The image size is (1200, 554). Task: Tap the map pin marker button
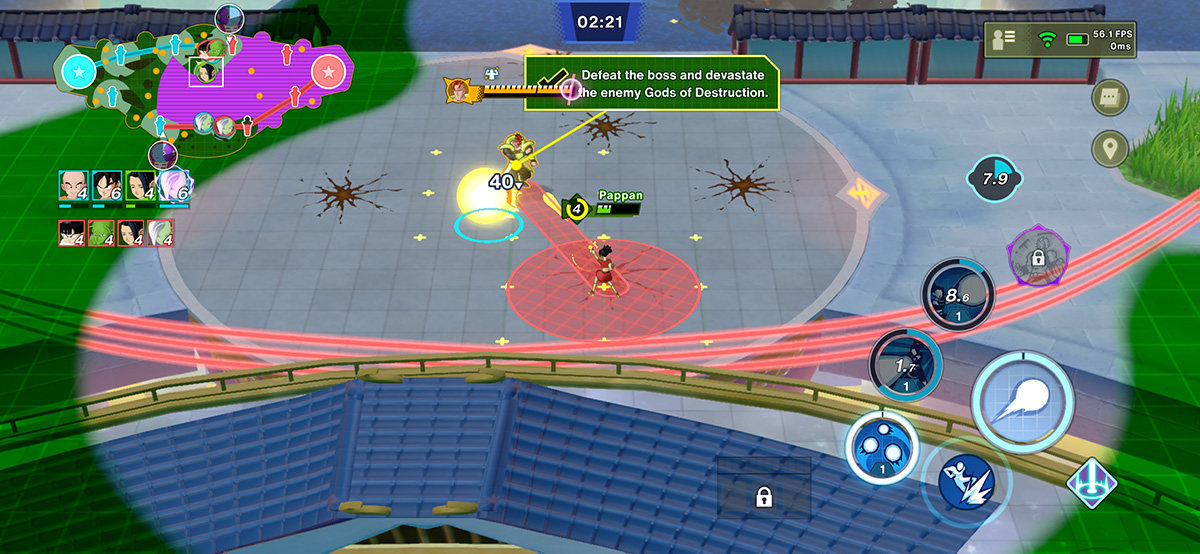1110,149
